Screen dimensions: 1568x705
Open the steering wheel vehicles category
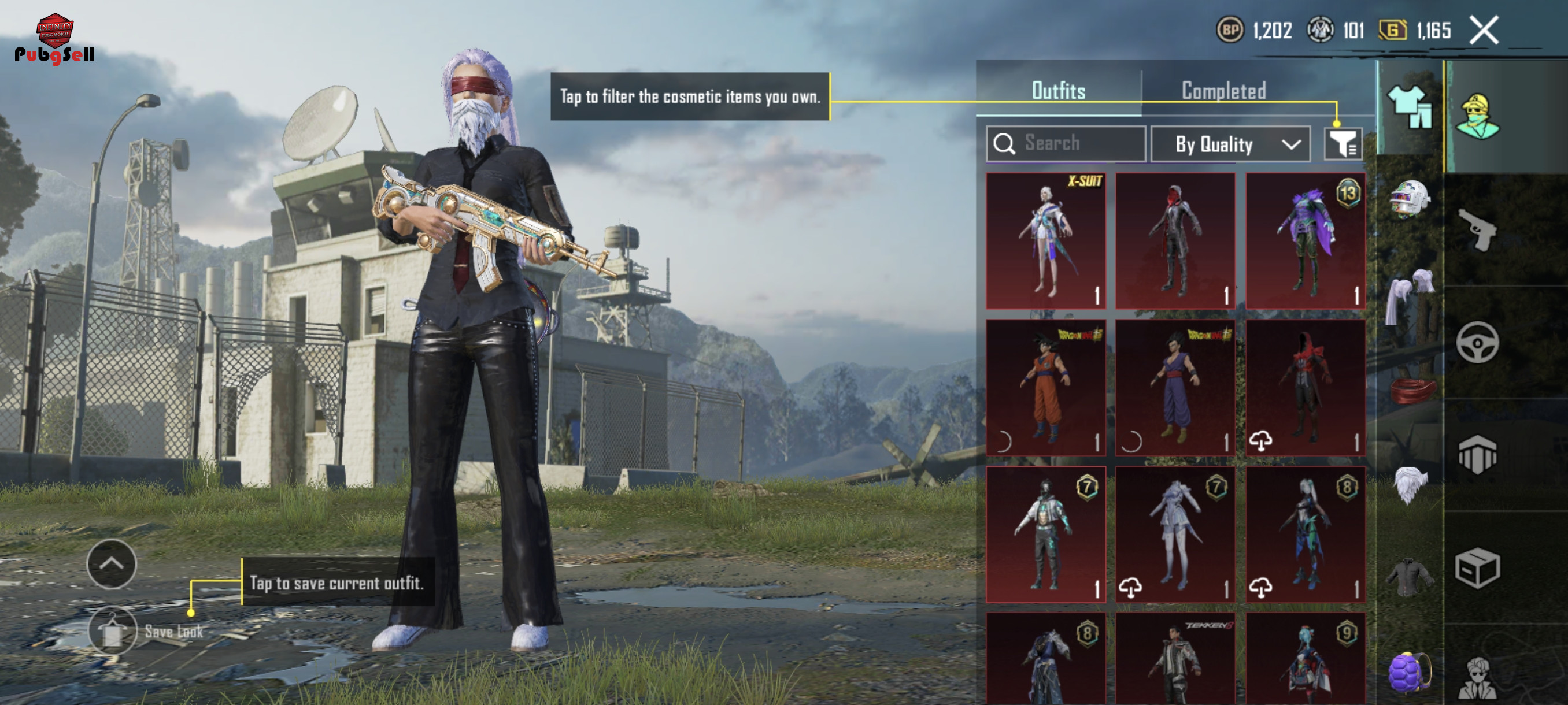point(1478,343)
